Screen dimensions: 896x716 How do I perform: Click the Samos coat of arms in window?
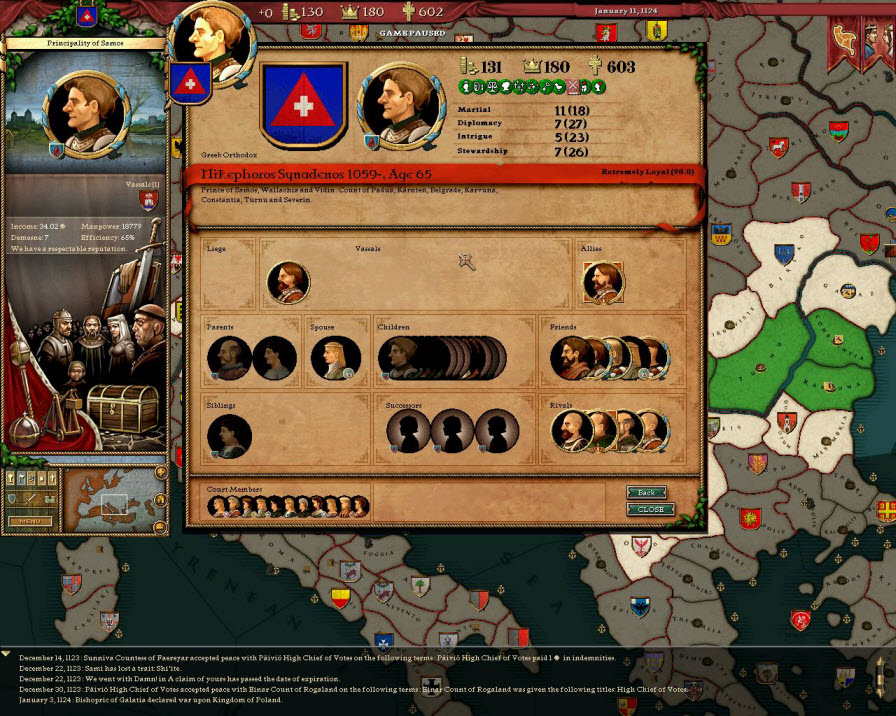pos(303,104)
